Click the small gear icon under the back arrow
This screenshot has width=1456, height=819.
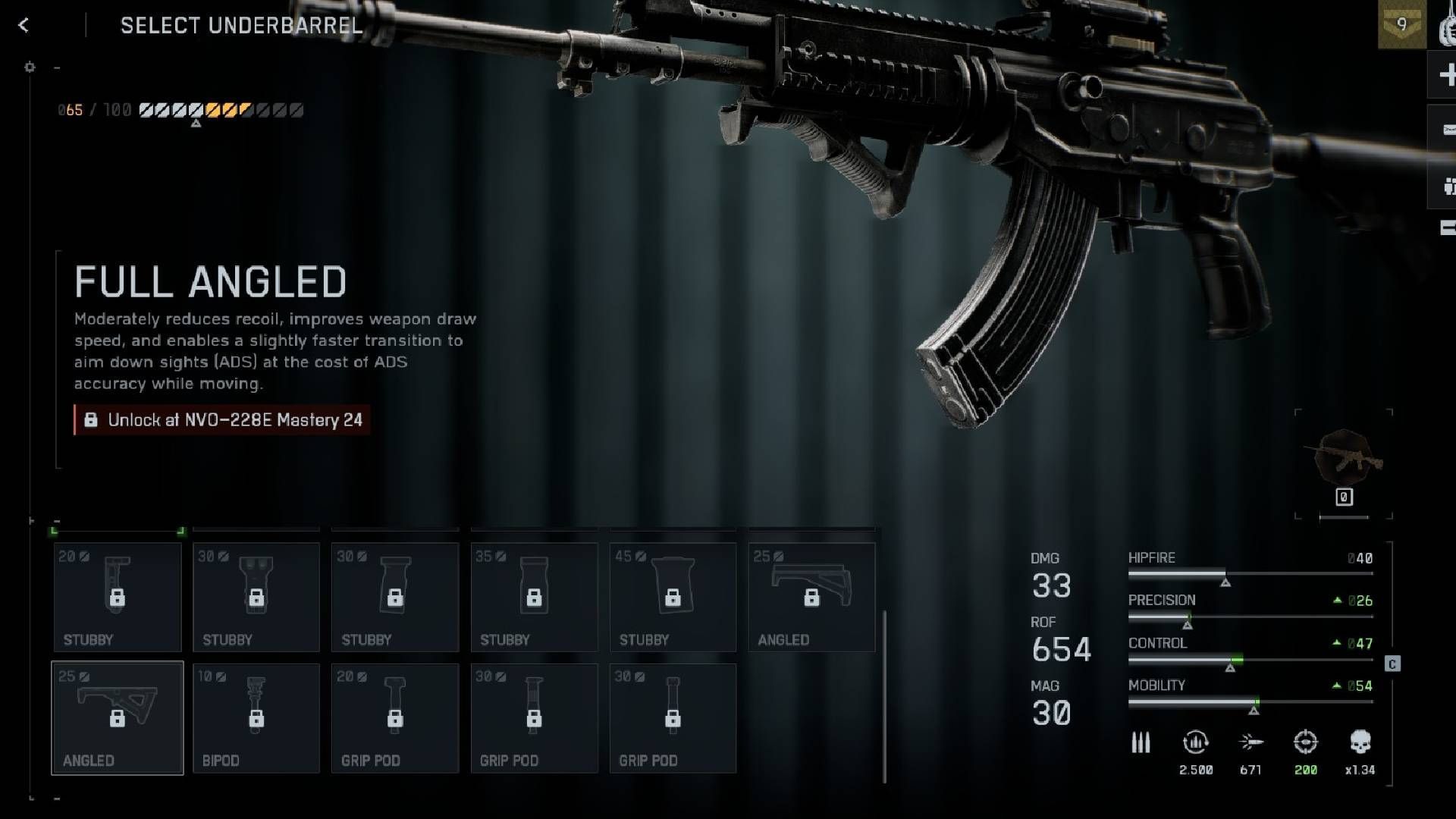point(30,67)
